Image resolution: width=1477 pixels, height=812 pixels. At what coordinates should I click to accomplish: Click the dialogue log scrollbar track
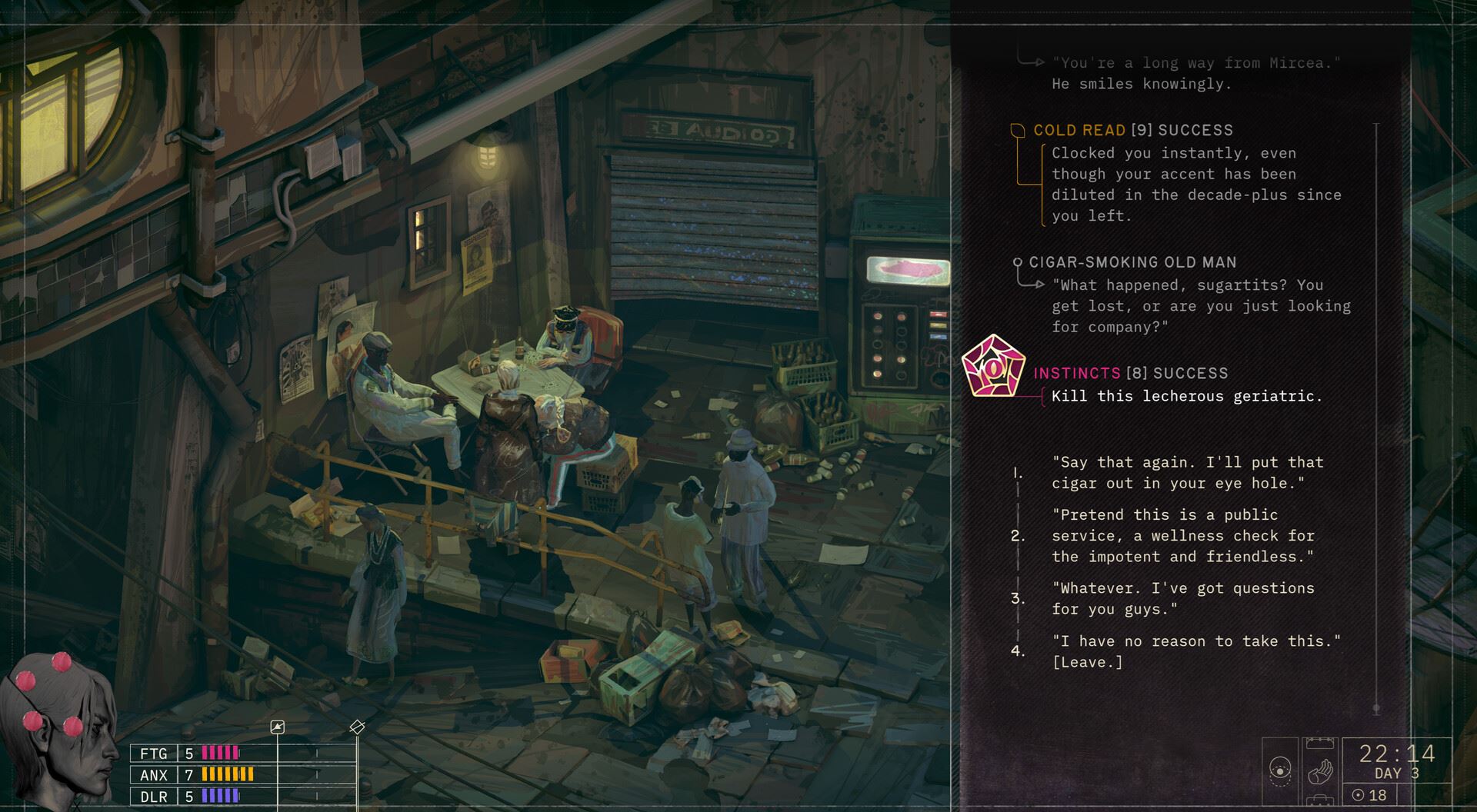click(x=1376, y=415)
